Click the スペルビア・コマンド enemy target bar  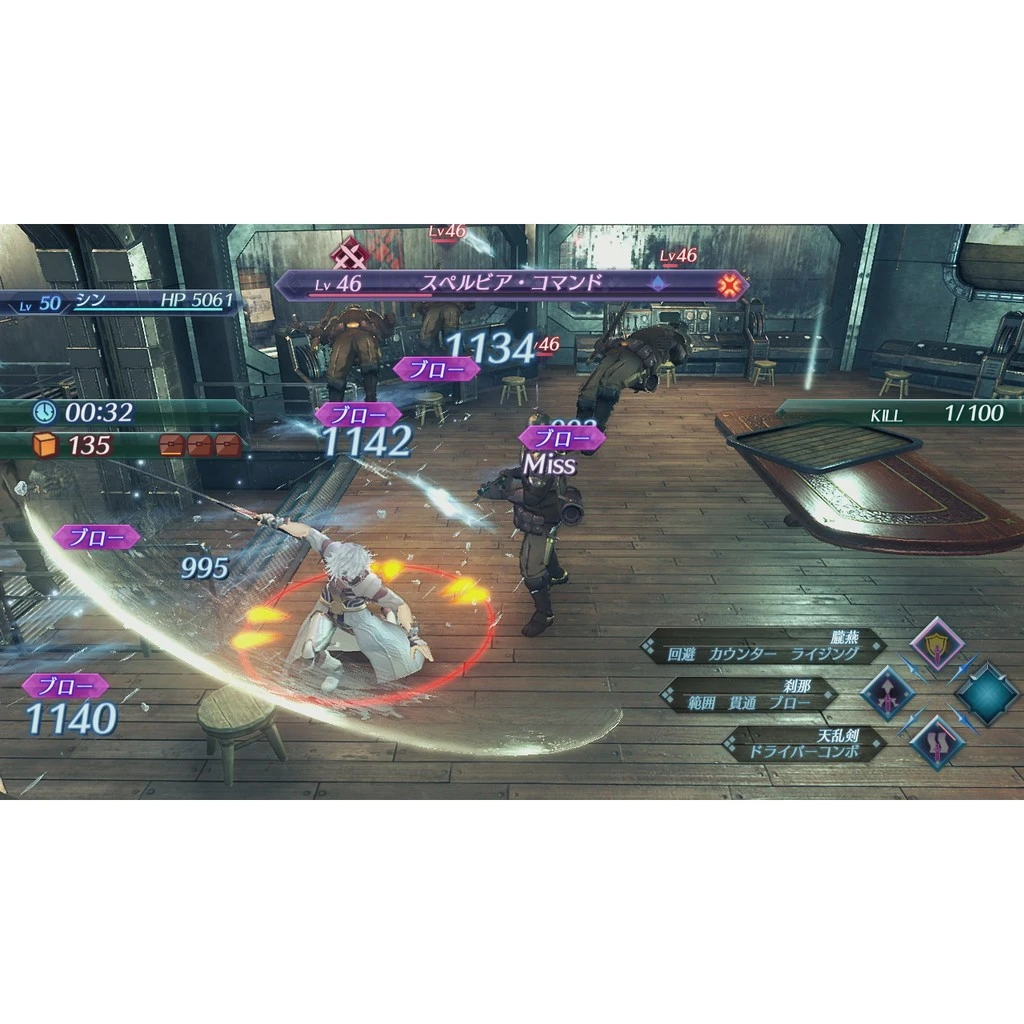tap(510, 285)
